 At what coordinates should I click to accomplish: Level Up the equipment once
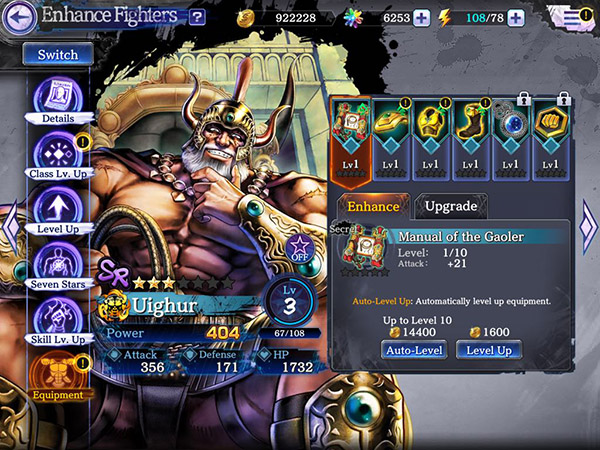[x=490, y=351]
